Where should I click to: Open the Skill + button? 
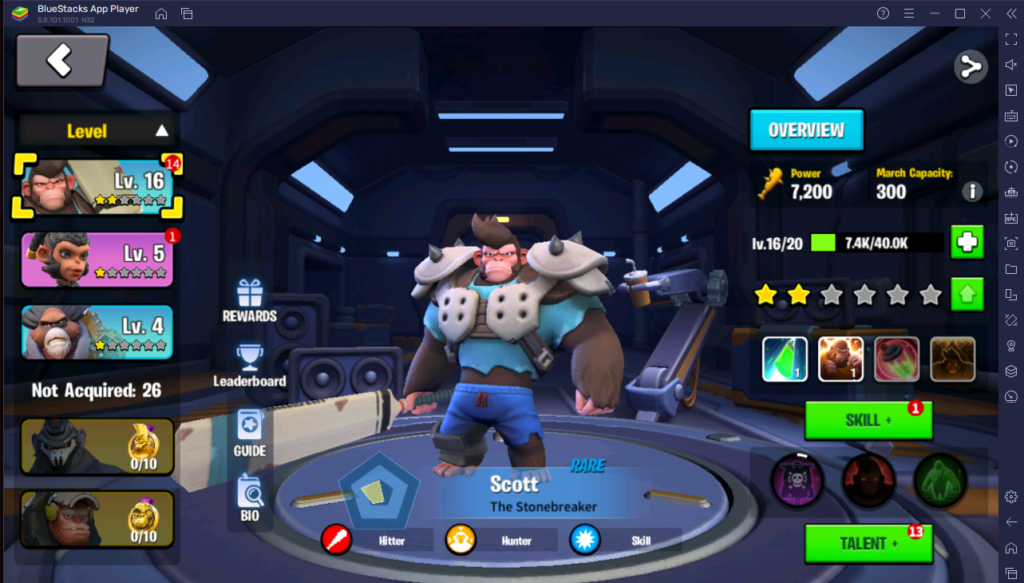coord(867,420)
